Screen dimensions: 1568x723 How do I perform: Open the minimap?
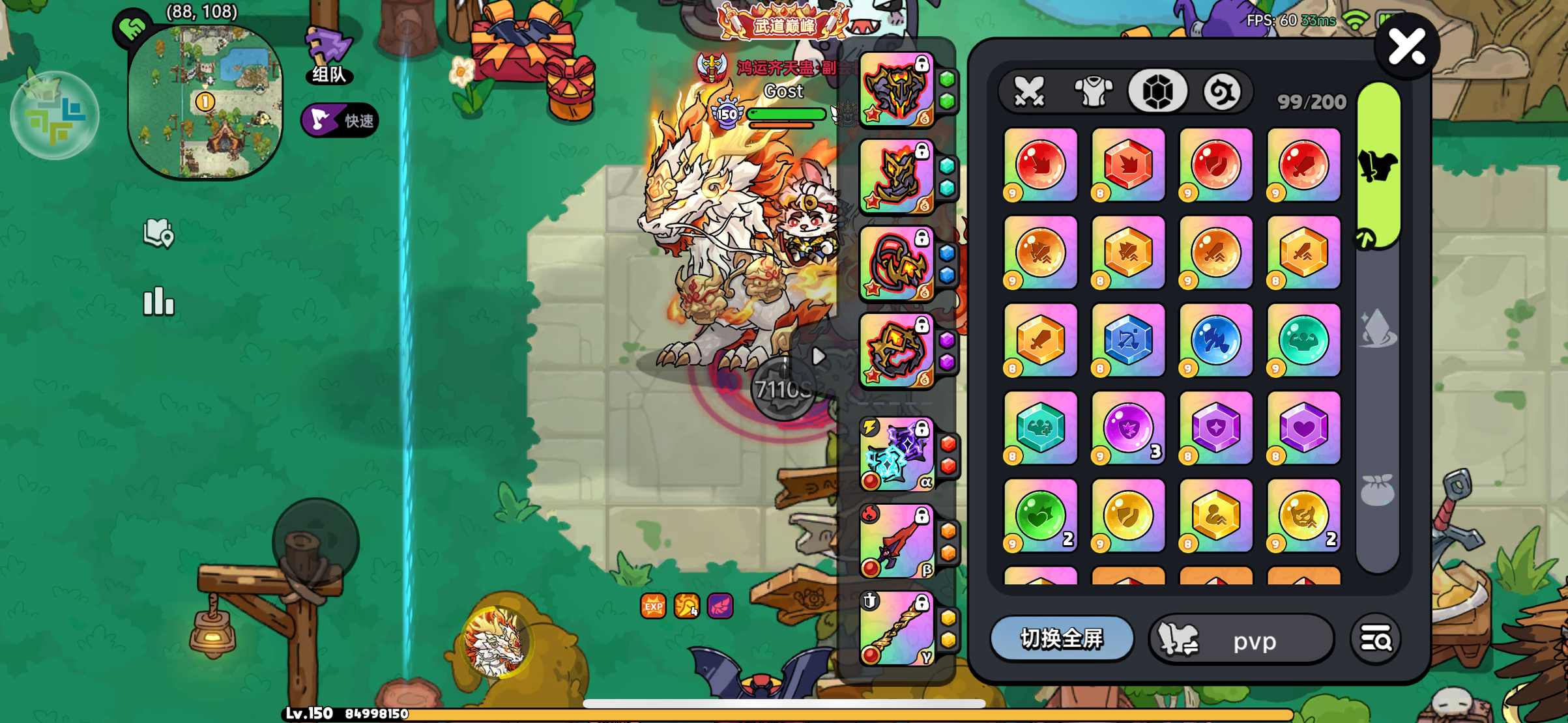[x=205, y=102]
